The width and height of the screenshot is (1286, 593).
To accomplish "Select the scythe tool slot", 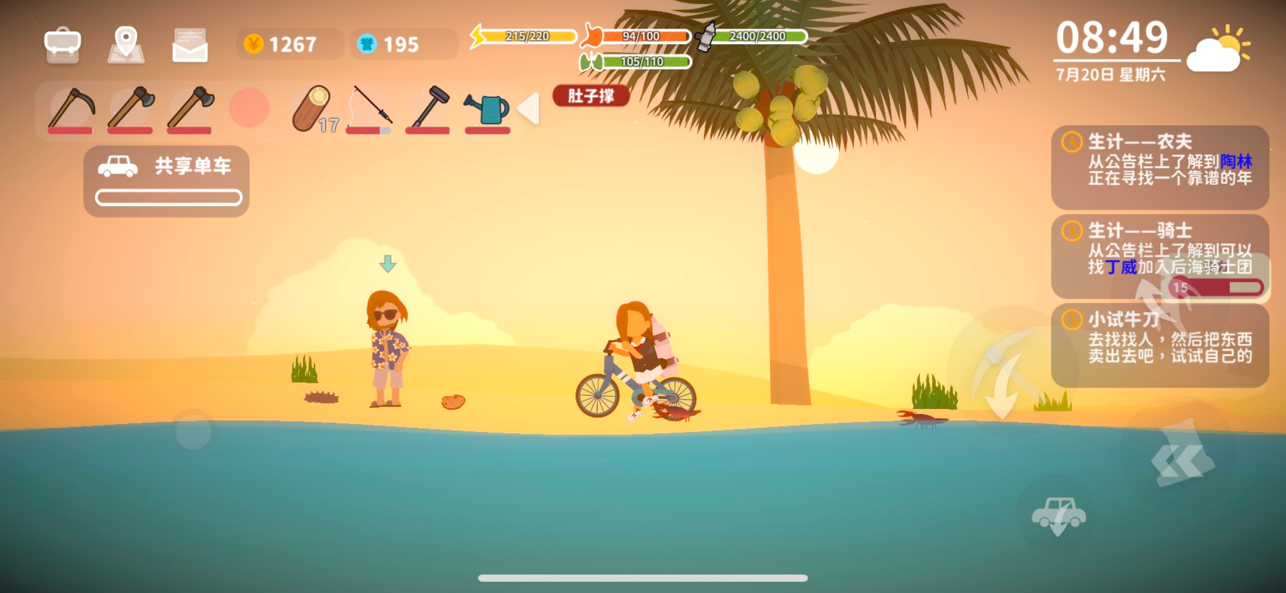I will point(70,108).
